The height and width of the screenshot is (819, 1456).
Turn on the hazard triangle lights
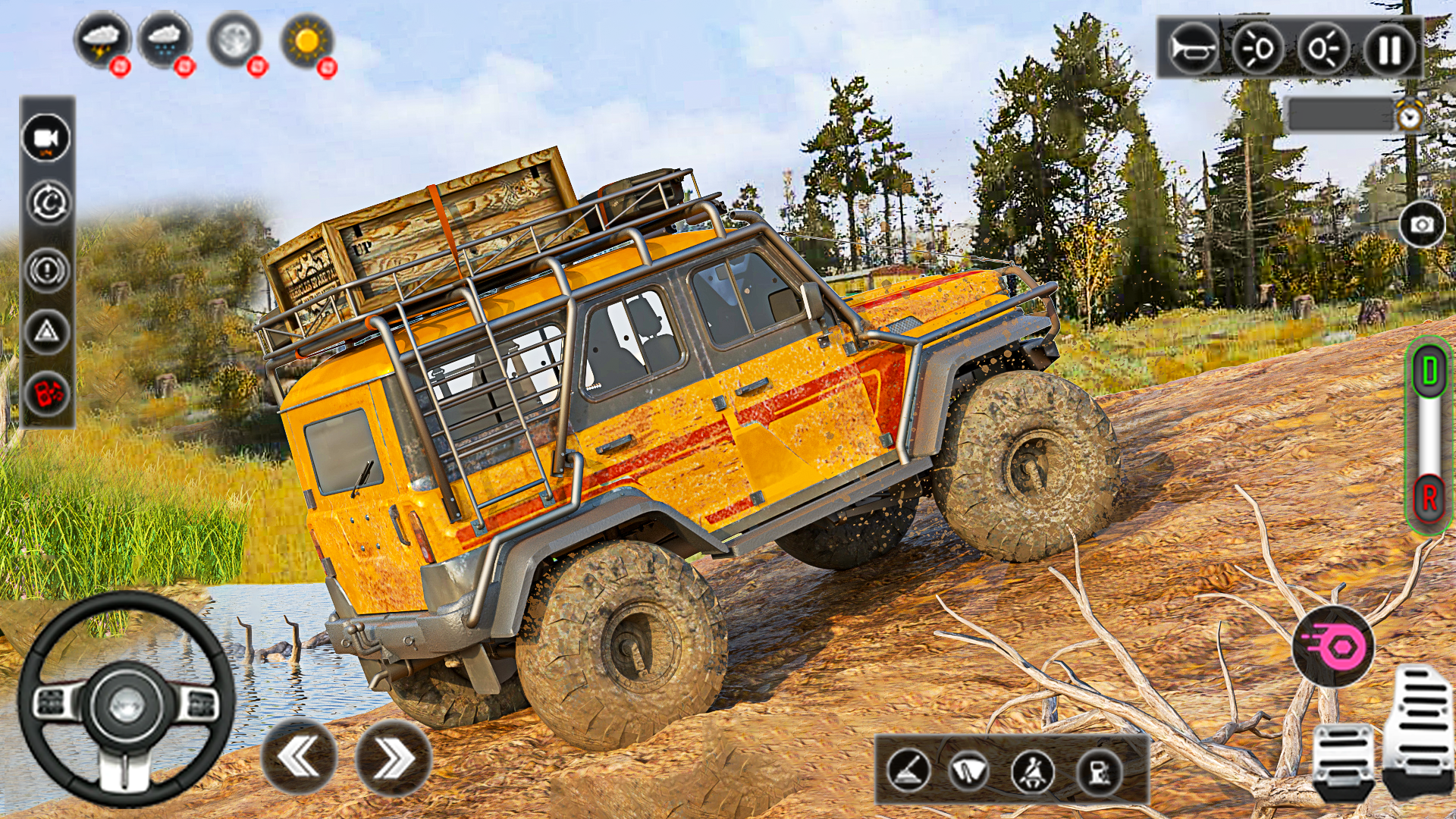coord(47,331)
